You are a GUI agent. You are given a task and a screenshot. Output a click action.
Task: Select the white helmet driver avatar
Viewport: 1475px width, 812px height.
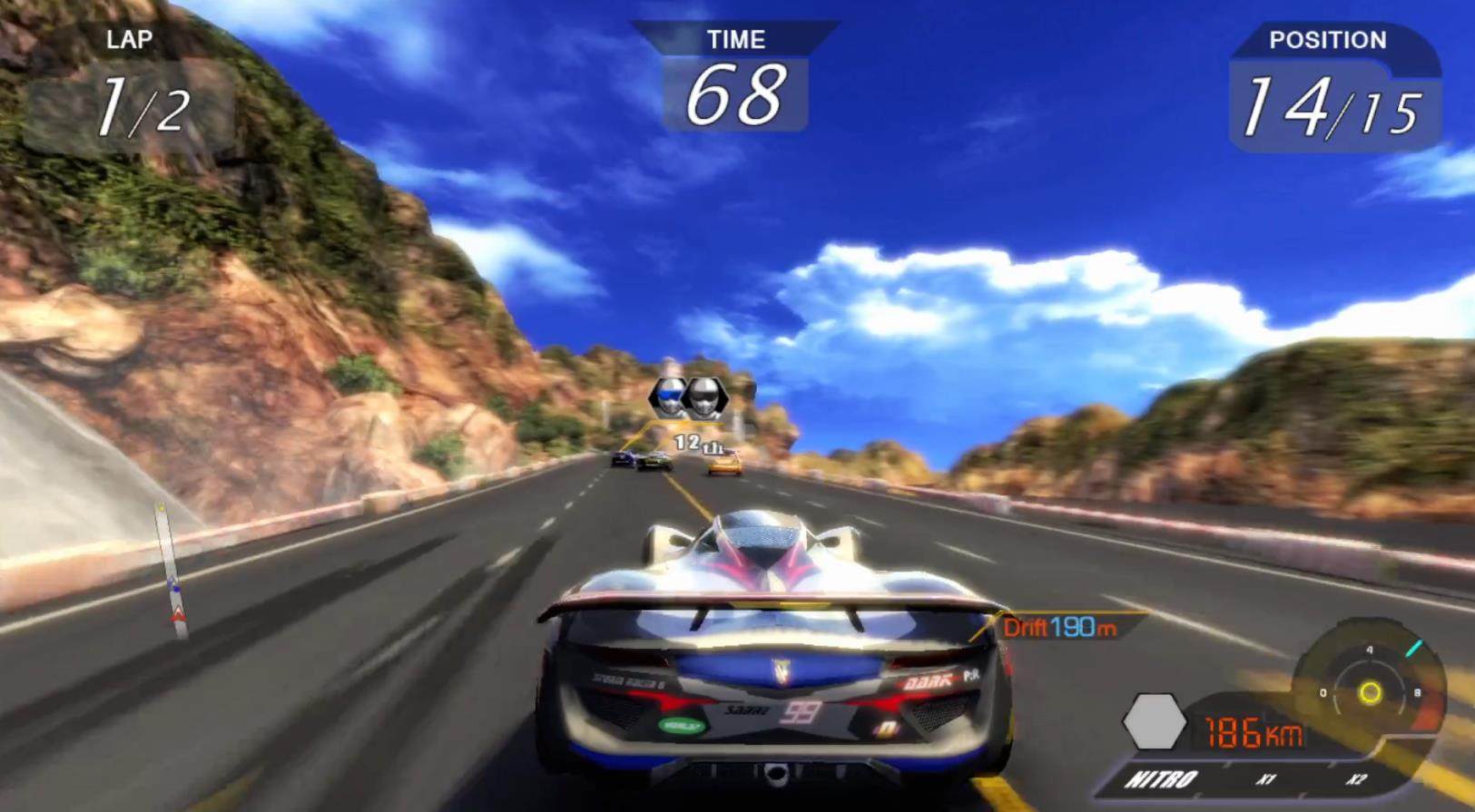click(706, 397)
